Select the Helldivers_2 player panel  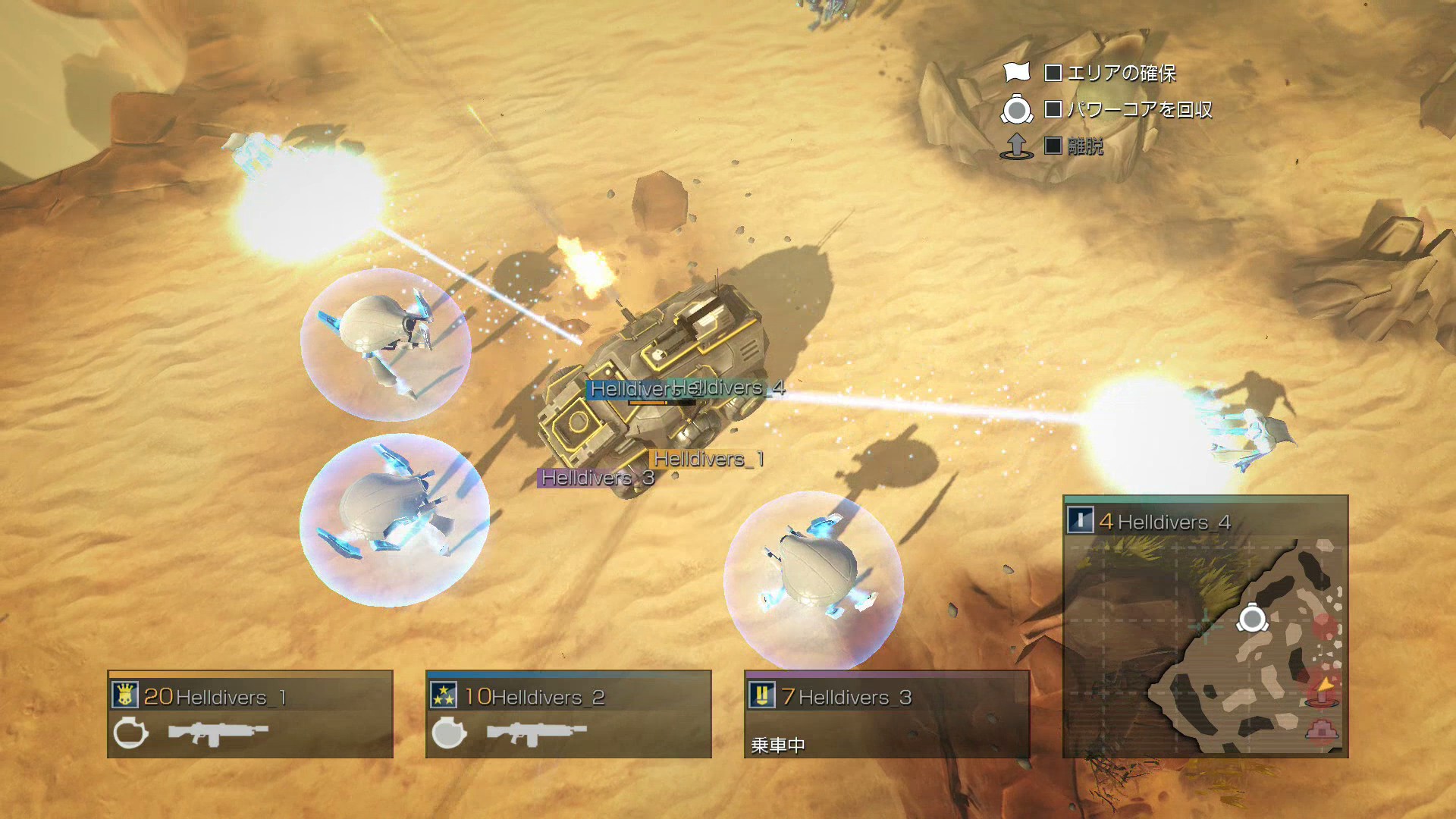(569, 714)
